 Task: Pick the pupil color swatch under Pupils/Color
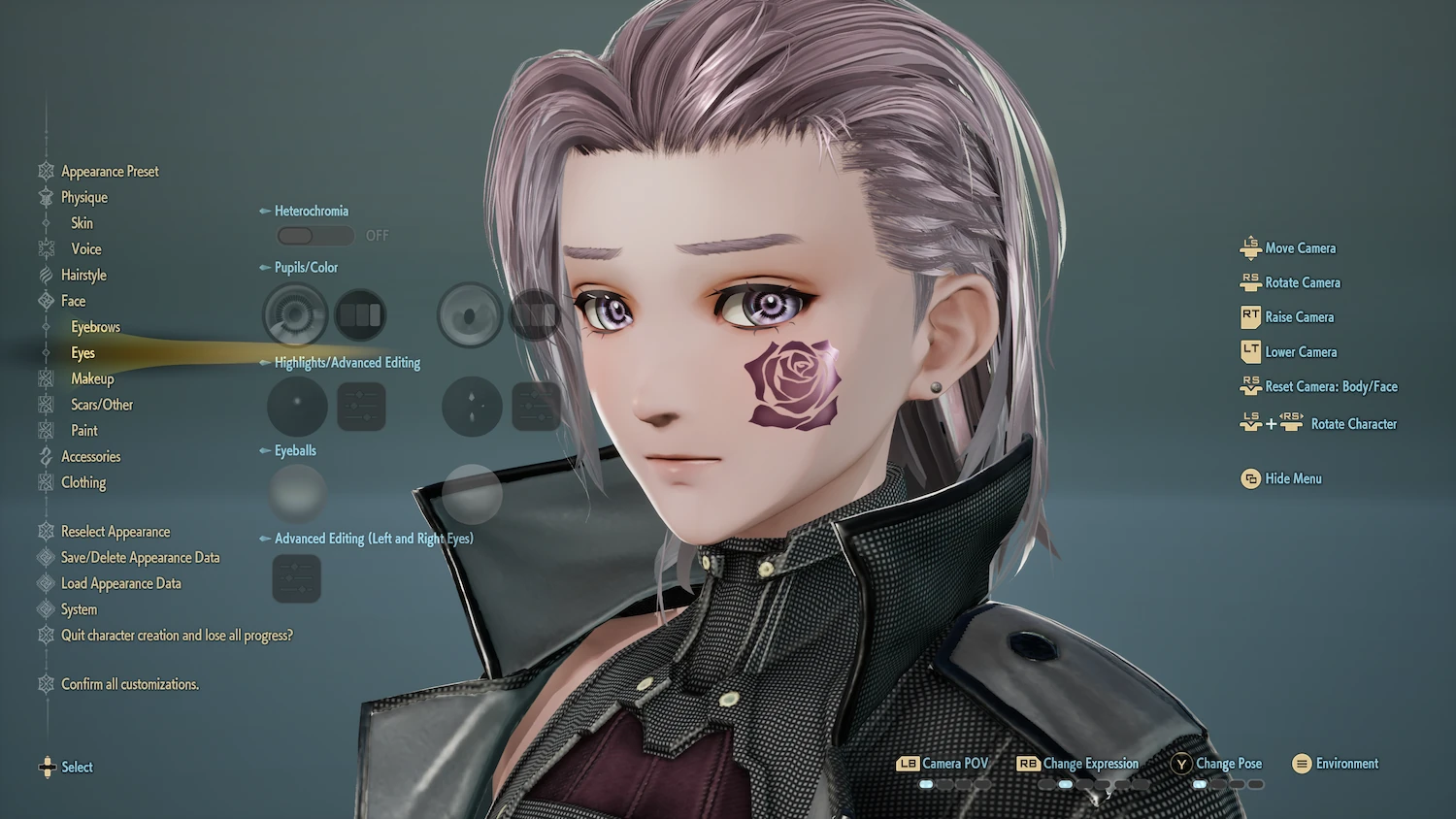click(360, 315)
